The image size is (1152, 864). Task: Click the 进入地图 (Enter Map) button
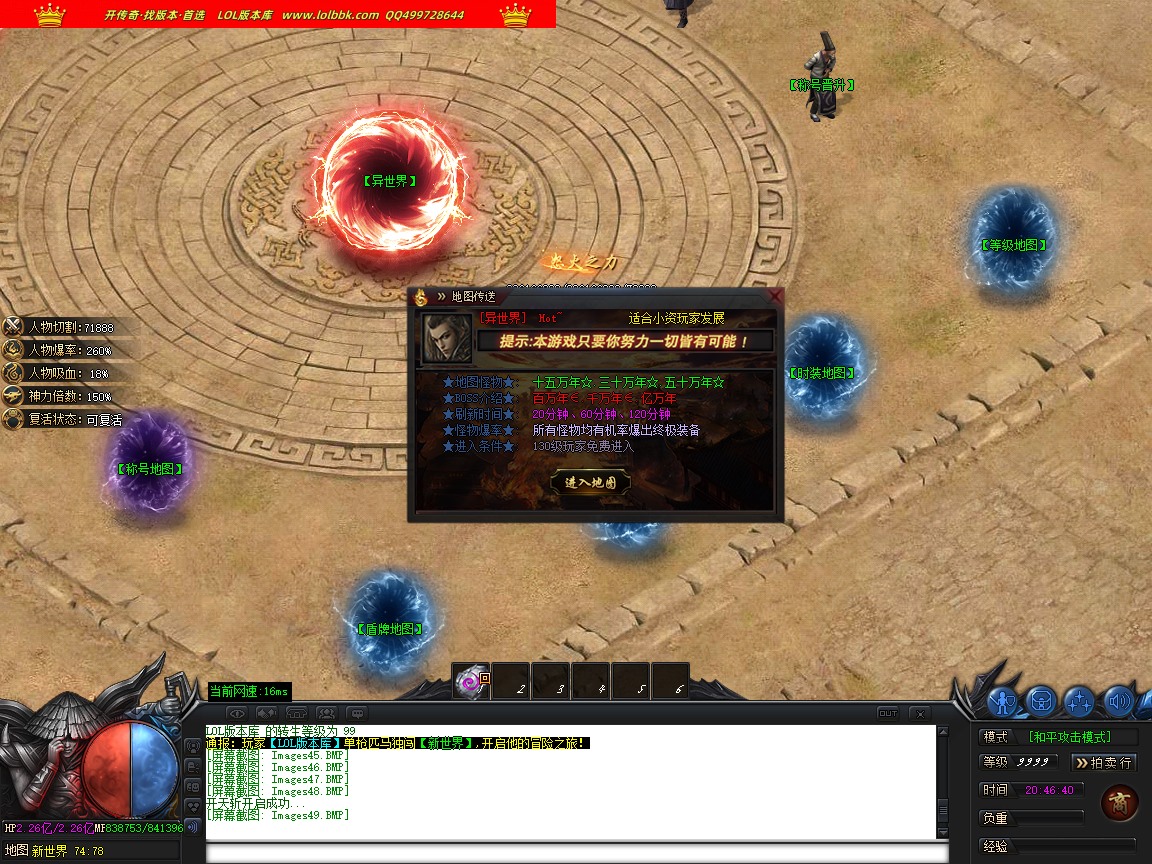tap(590, 482)
